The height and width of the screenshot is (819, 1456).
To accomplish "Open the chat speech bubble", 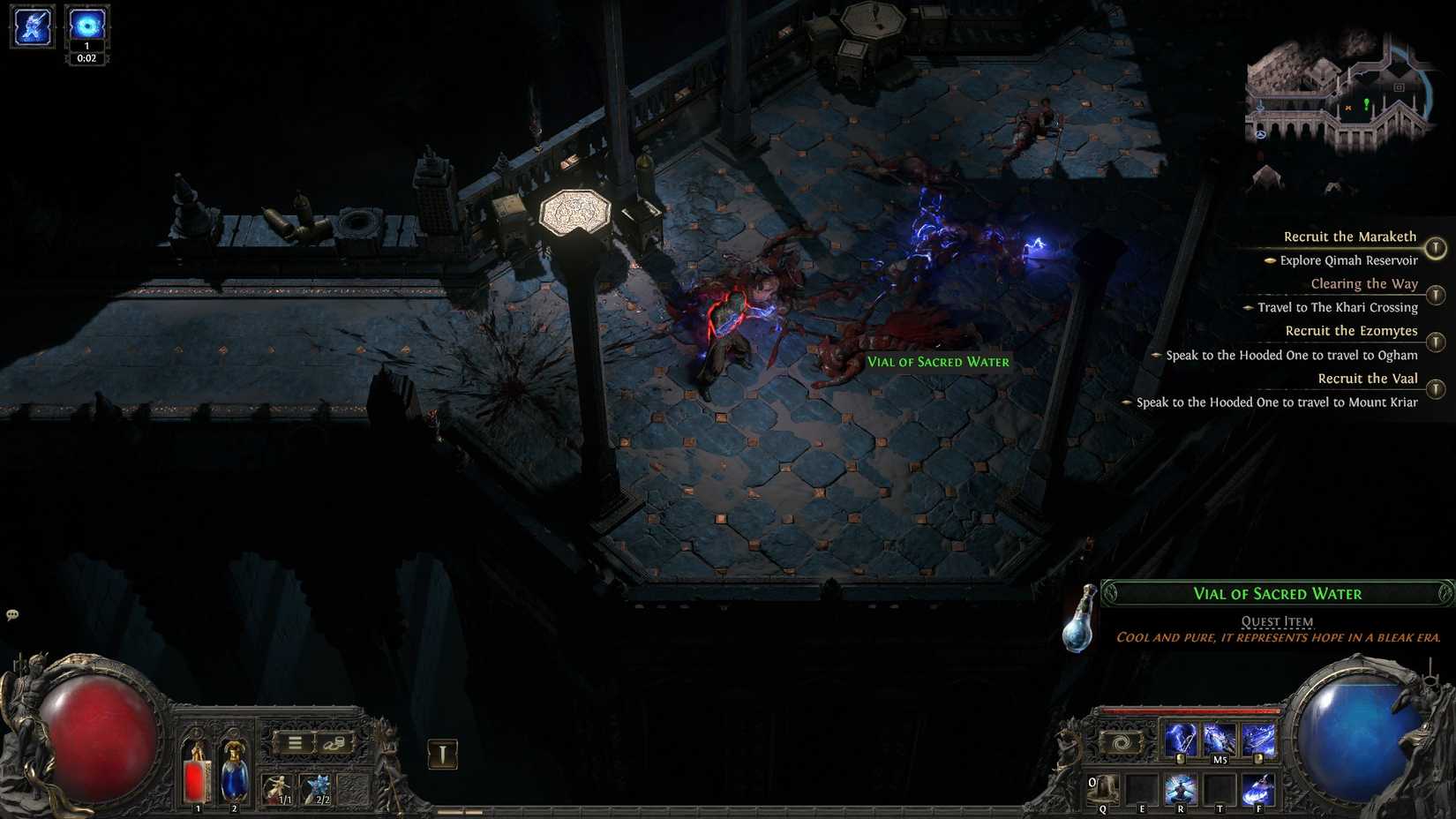I will click(11, 612).
